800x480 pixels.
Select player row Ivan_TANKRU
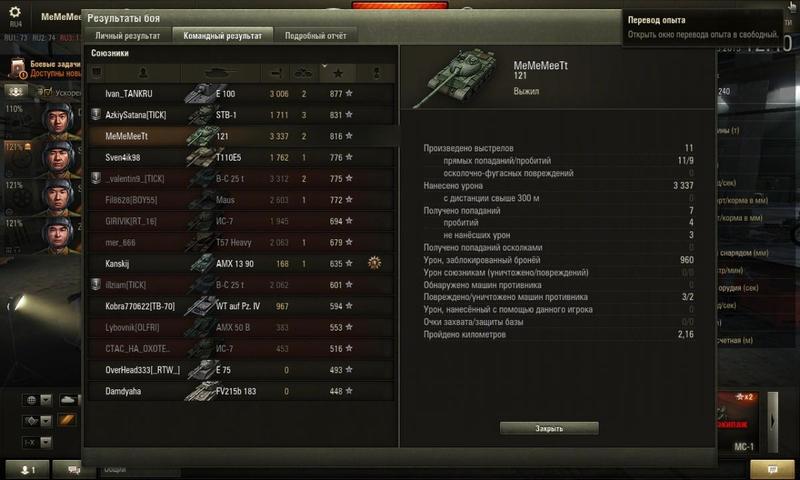(x=240, y=94)
